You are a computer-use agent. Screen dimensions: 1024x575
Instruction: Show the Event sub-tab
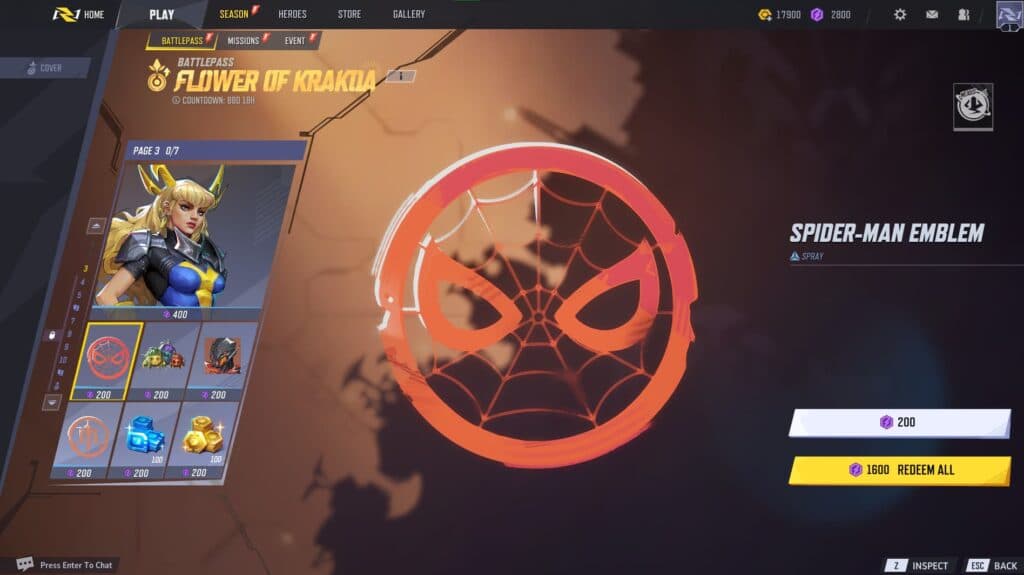(296, 40)
